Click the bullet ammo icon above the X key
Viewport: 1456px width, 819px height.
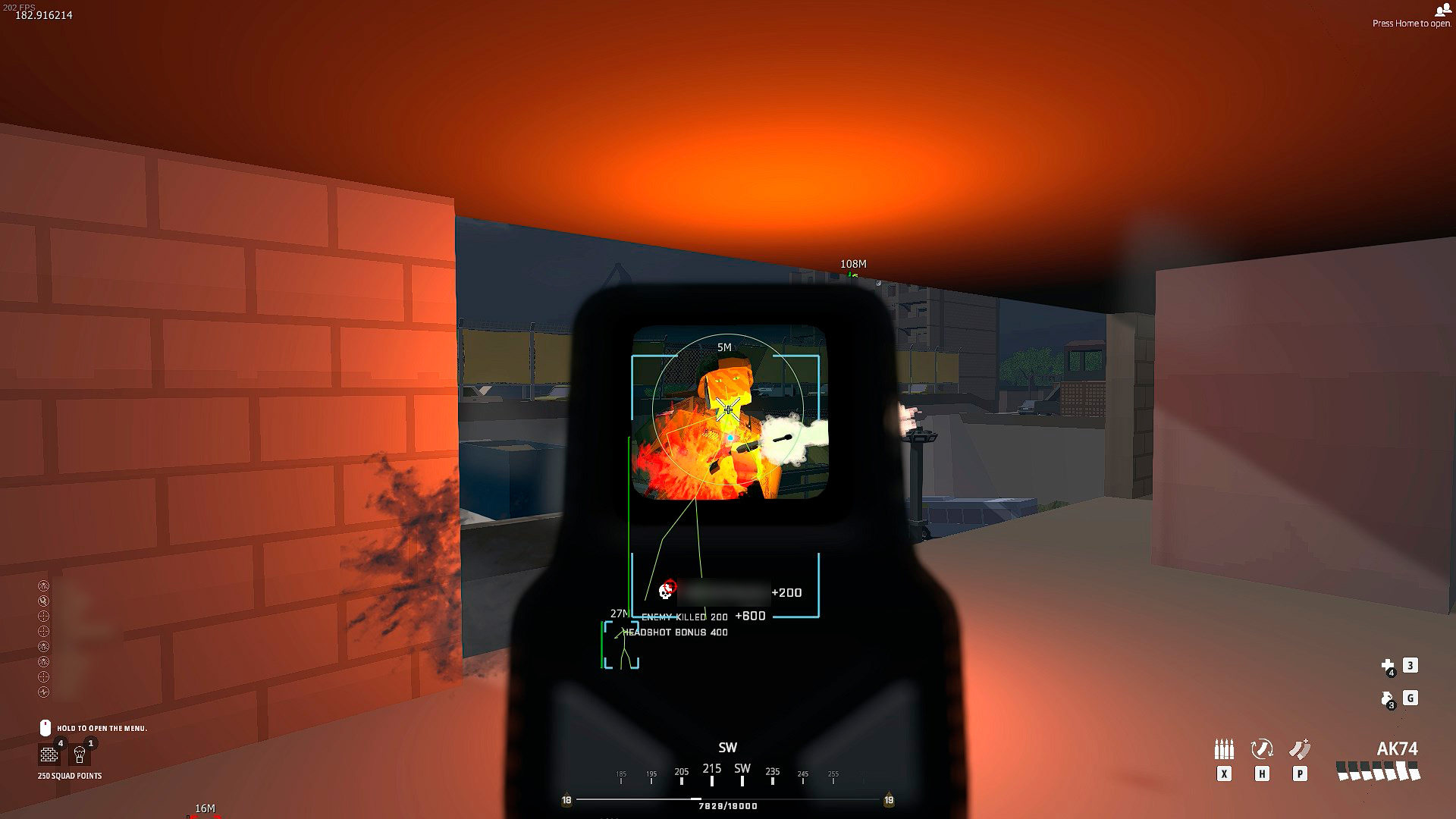point(1225,749)
